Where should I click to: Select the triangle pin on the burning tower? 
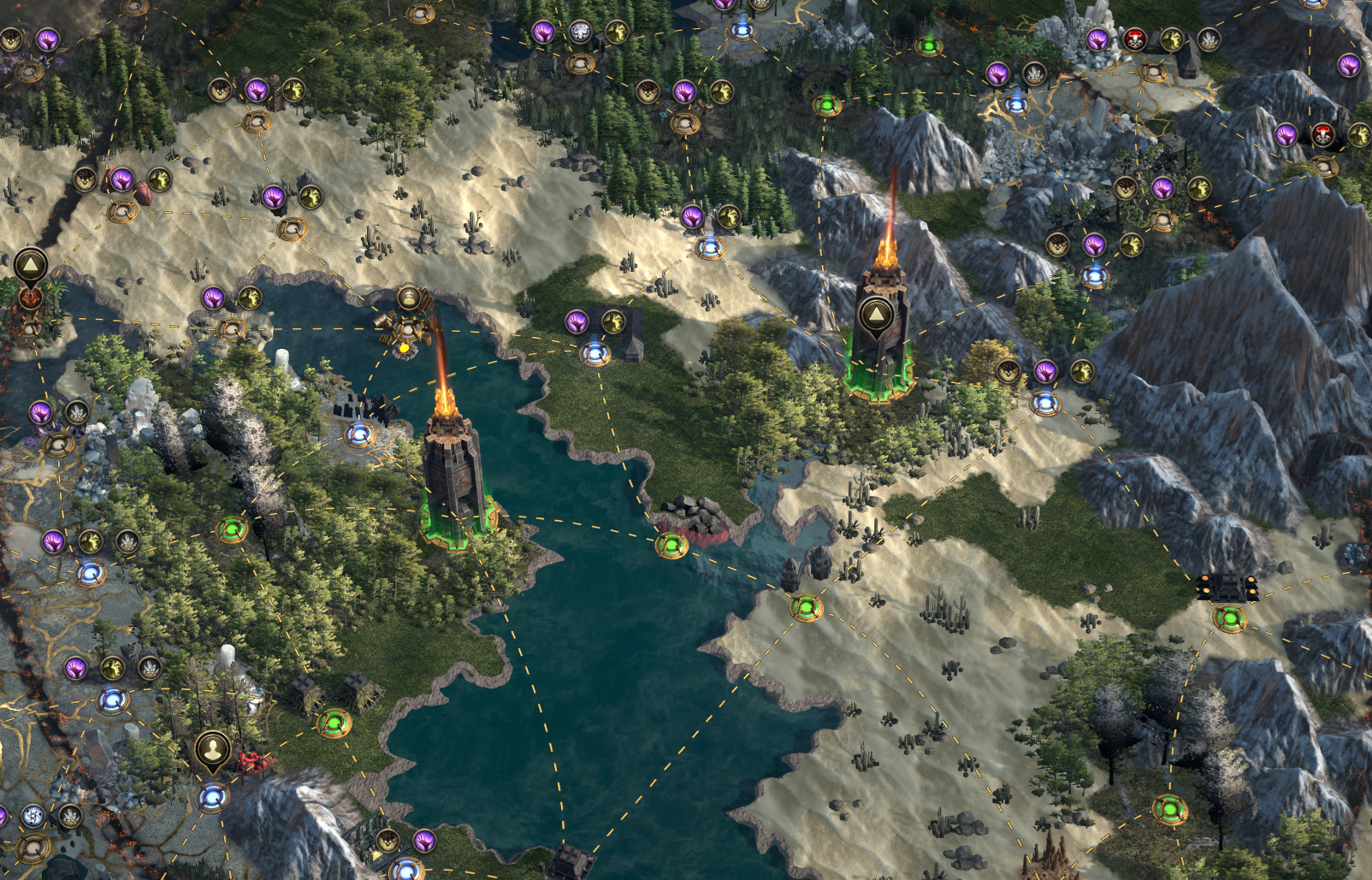tap(875, 315)
